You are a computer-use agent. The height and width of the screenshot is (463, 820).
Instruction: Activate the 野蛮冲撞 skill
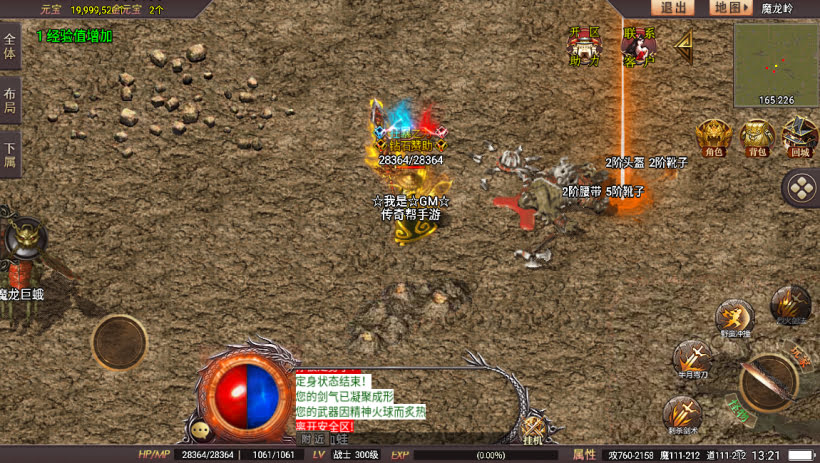(x=733, y=318)
